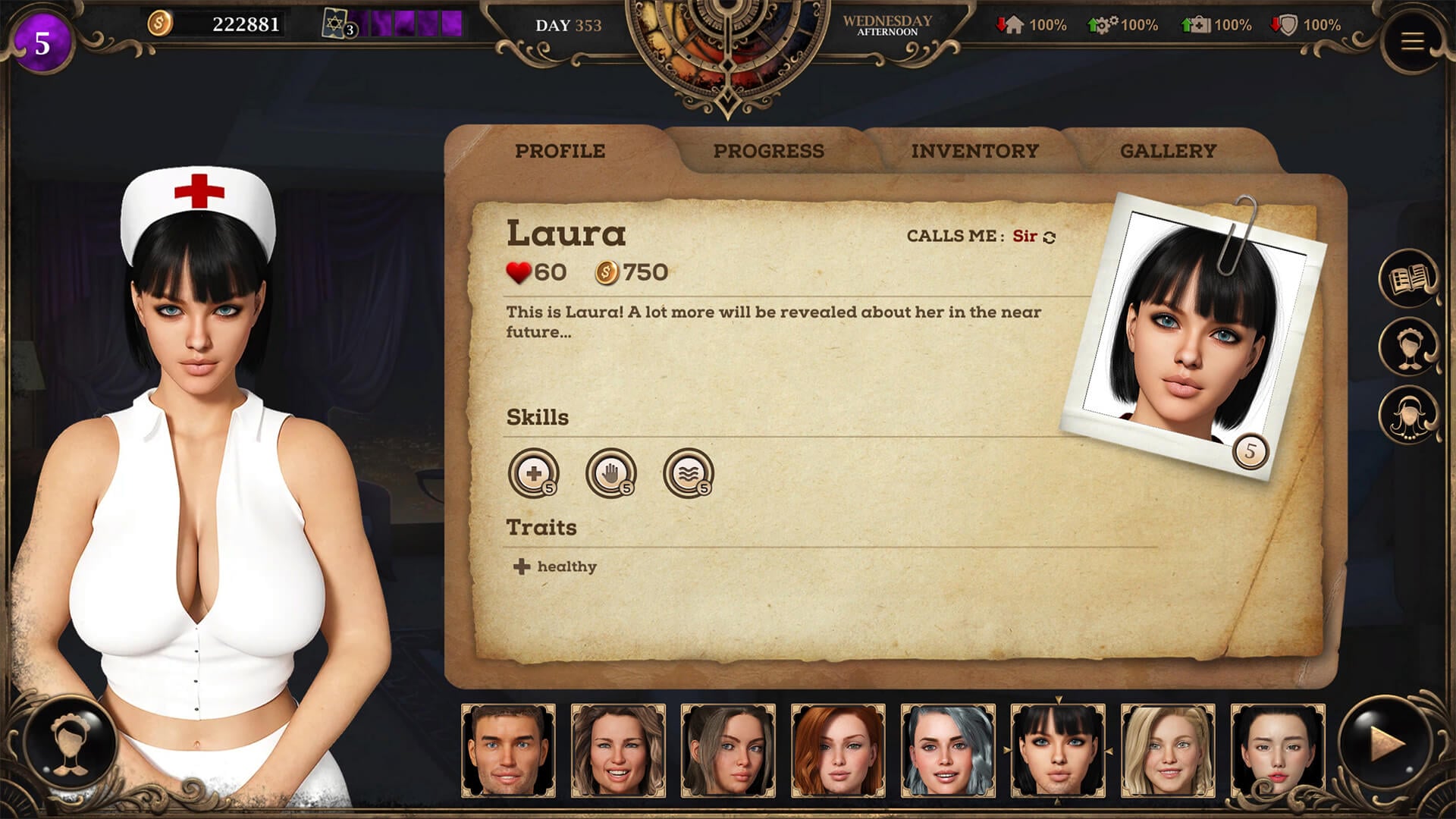
Task: Open the journal book icon
Action: (1408, 279)
